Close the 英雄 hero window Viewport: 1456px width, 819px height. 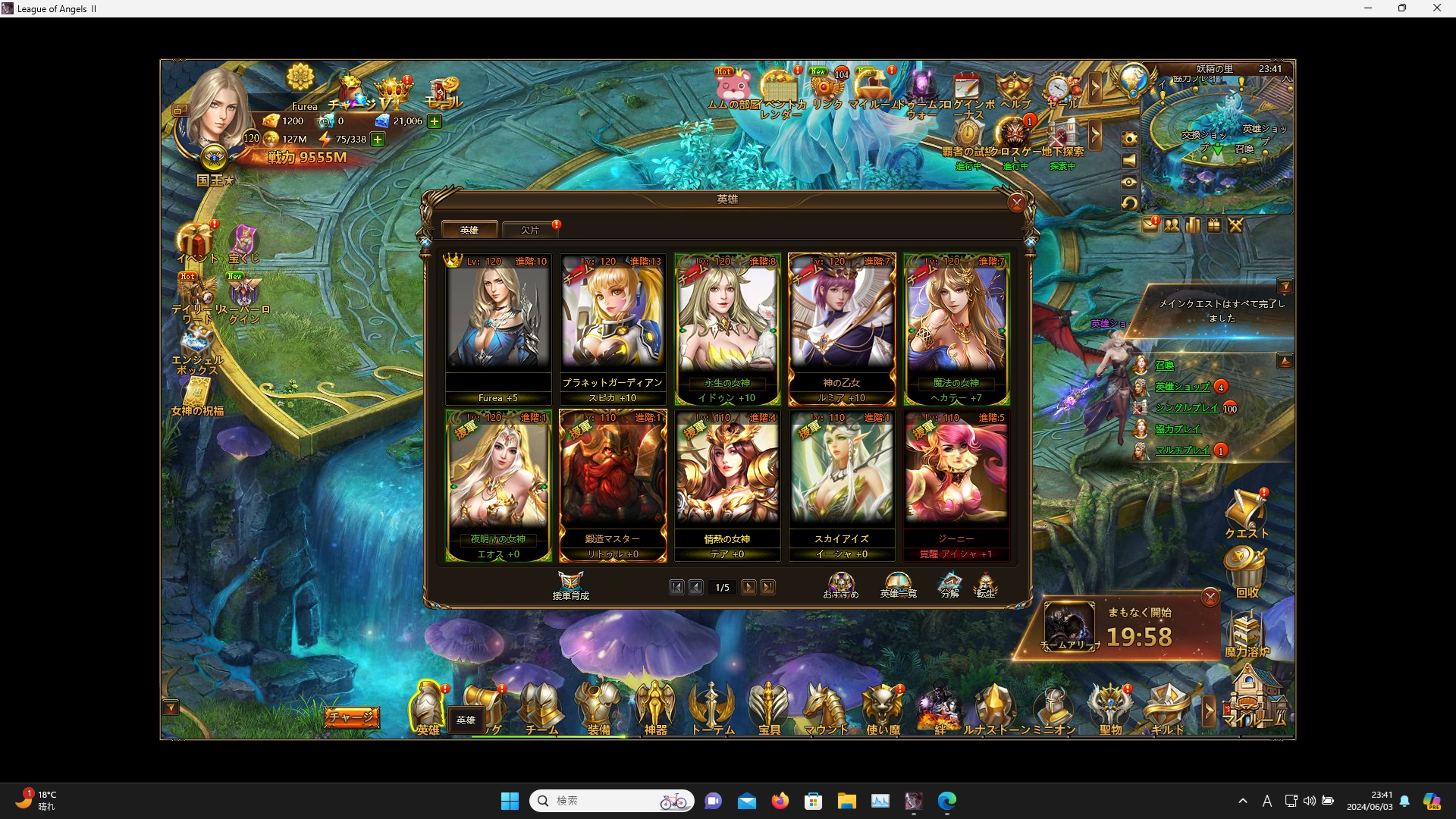pyautogui.click(x=1017, y=202)
